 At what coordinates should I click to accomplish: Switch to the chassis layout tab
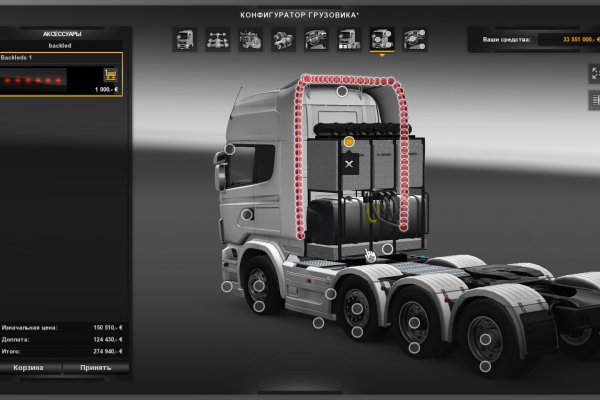point(218,39)
